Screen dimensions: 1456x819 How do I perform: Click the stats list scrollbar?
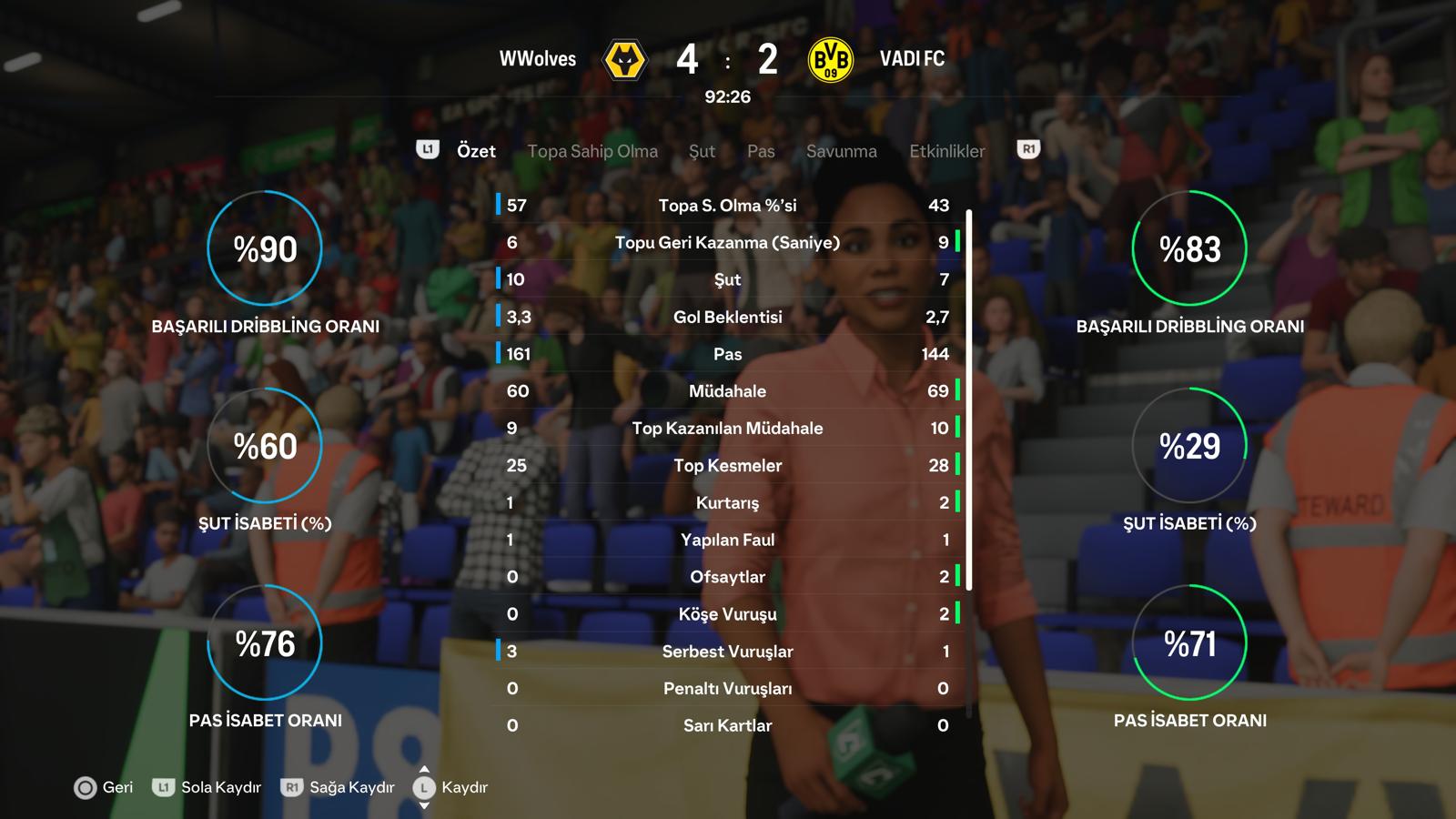pyautogui.click(x=969, y=400)
